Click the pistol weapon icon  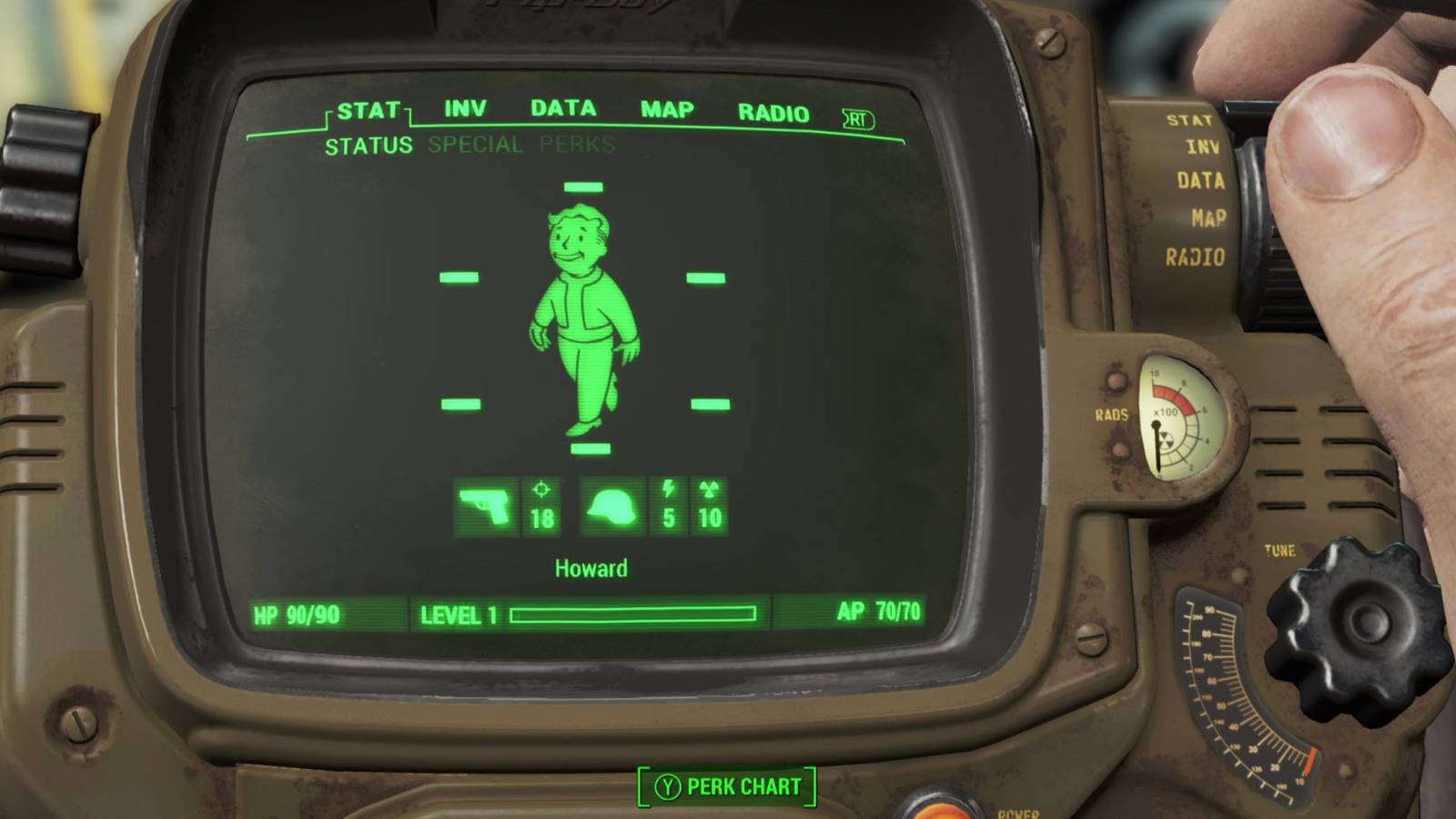point(485,507)
